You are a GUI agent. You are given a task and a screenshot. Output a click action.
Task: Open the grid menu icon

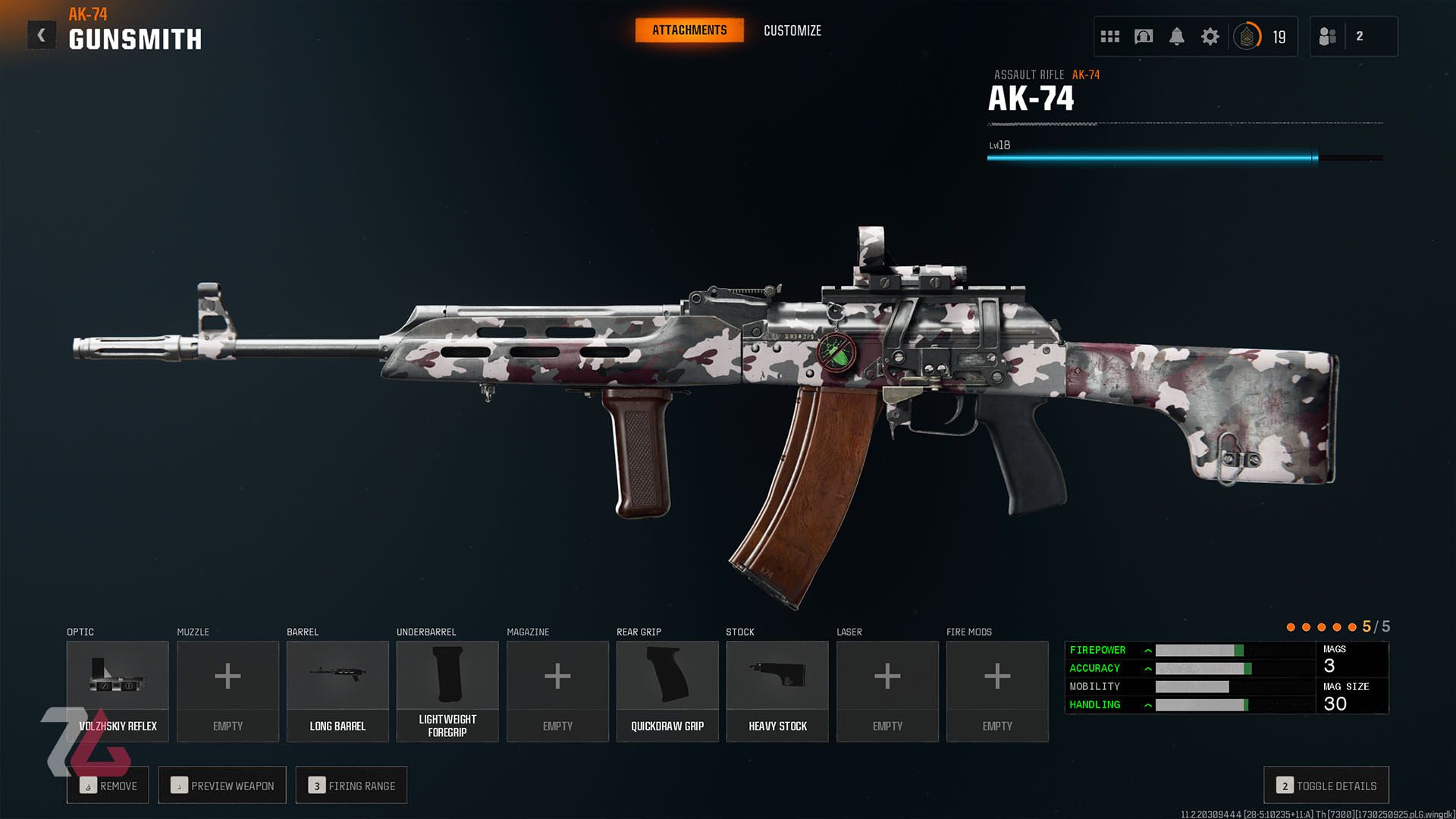coord(1109,36)
